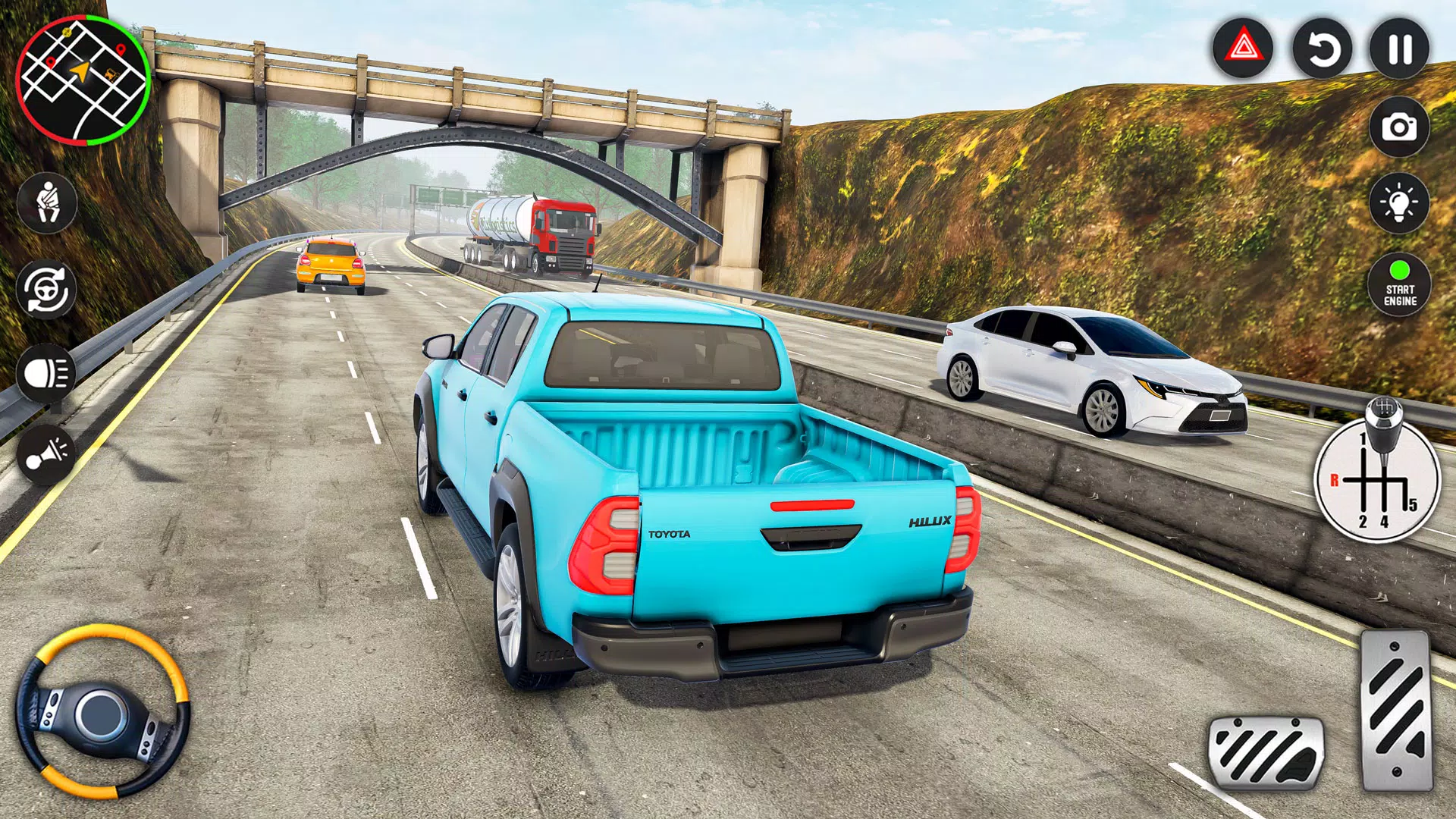Change the camera view
Viewport: 1456px width, 819px height.
(x=1399, y=127)
